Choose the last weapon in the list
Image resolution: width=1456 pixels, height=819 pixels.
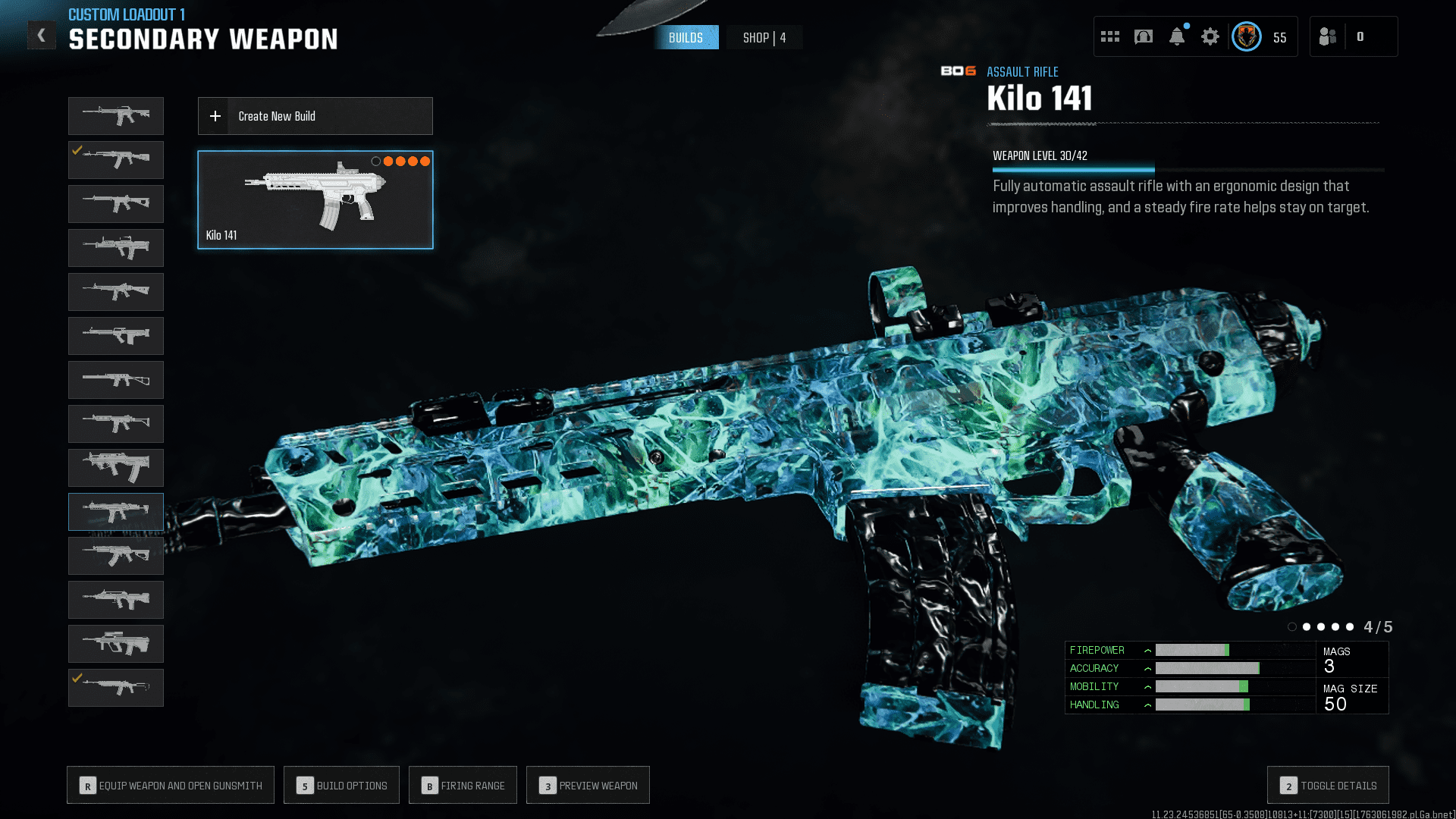(116, 688)
